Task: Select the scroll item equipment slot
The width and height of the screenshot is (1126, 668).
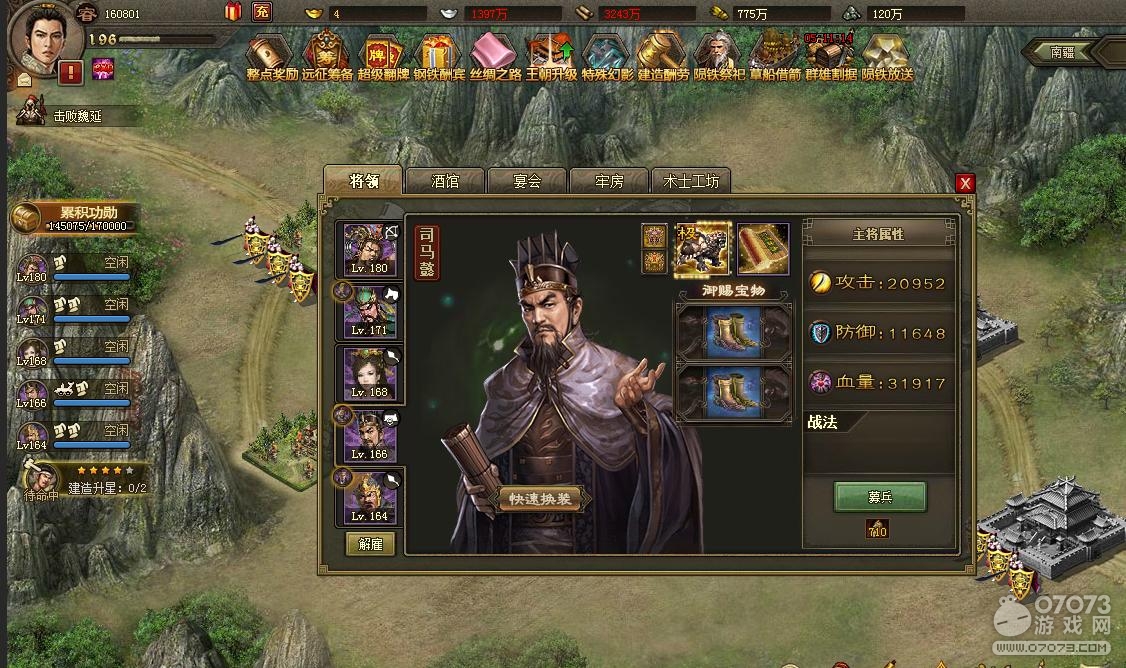Action: 763,249
